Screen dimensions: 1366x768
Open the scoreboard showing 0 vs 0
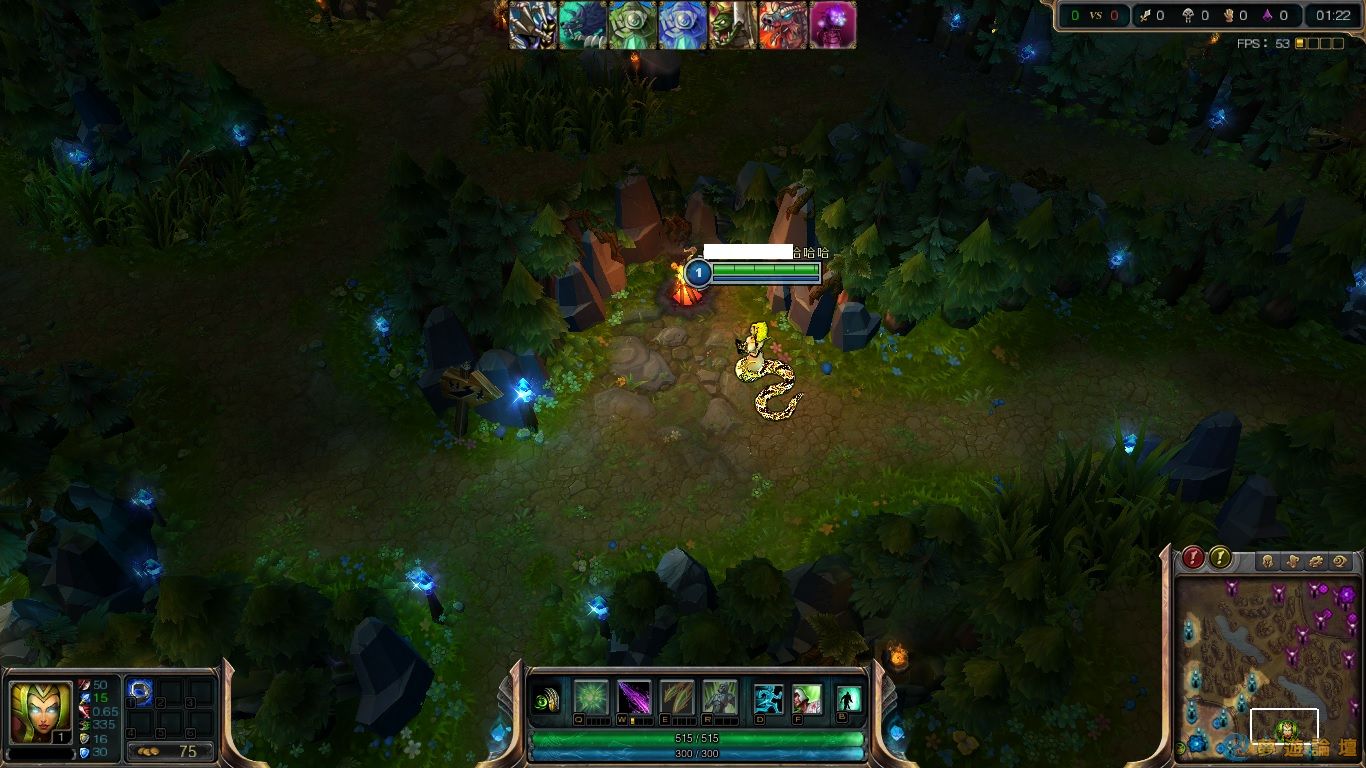coord(1097,16)
